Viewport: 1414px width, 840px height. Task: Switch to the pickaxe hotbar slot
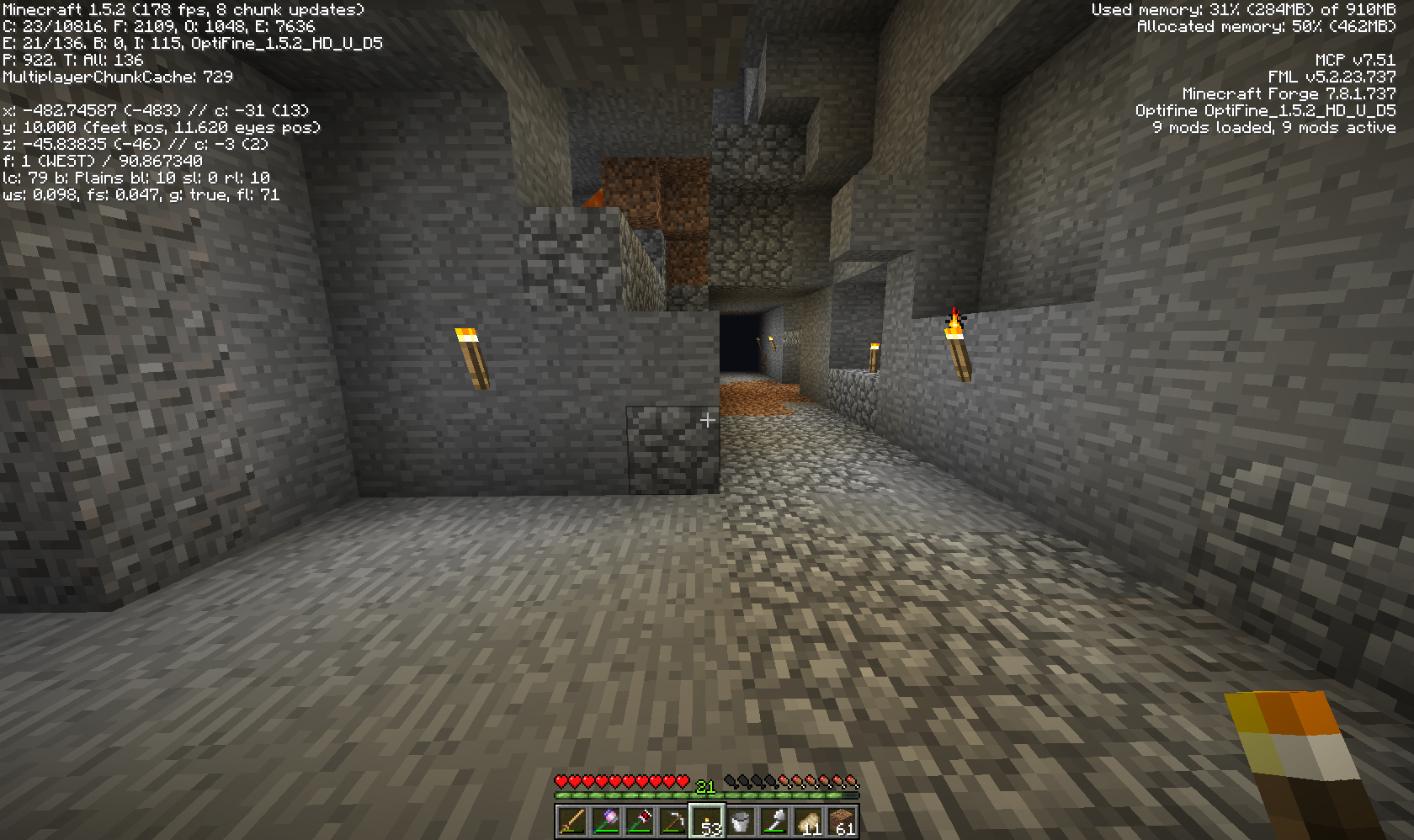coord(673,821)
